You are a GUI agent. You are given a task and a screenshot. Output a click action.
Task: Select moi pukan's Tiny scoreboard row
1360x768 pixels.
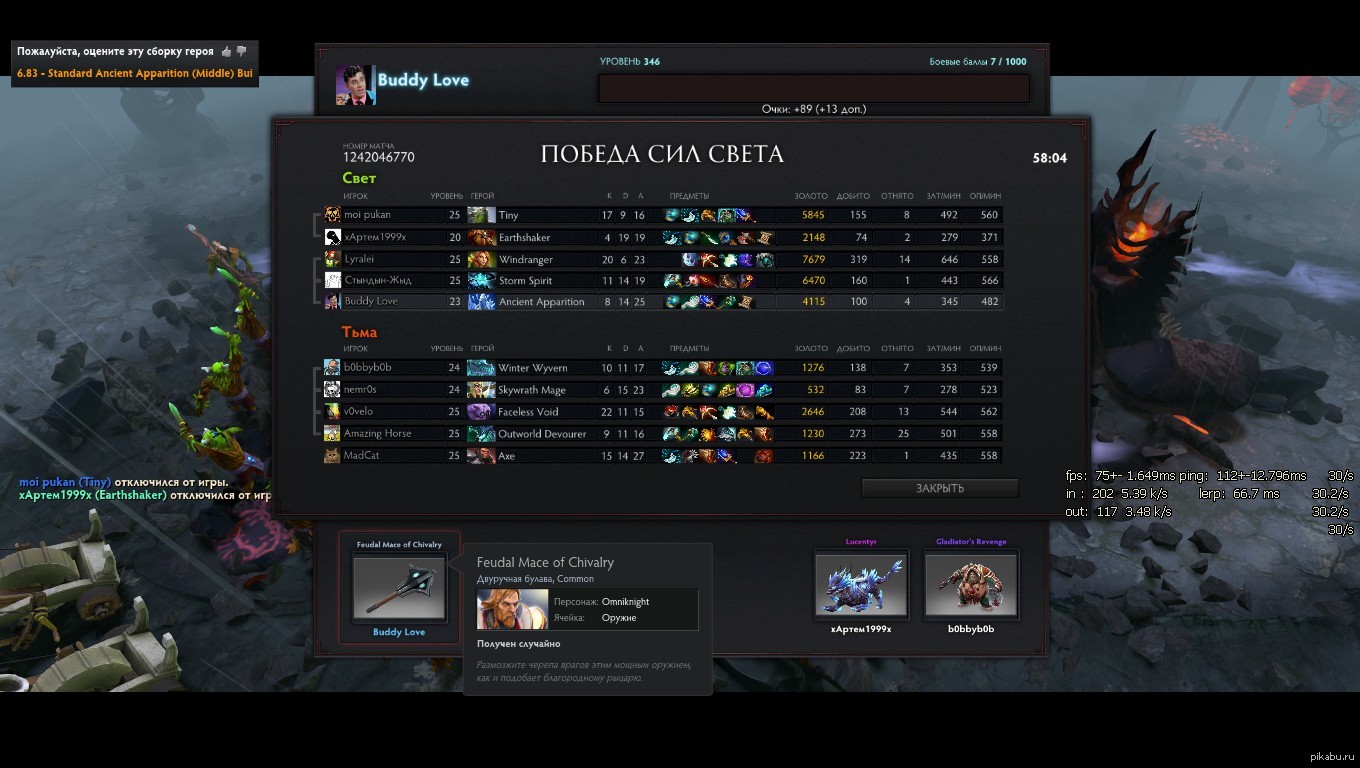pos(660,215)
